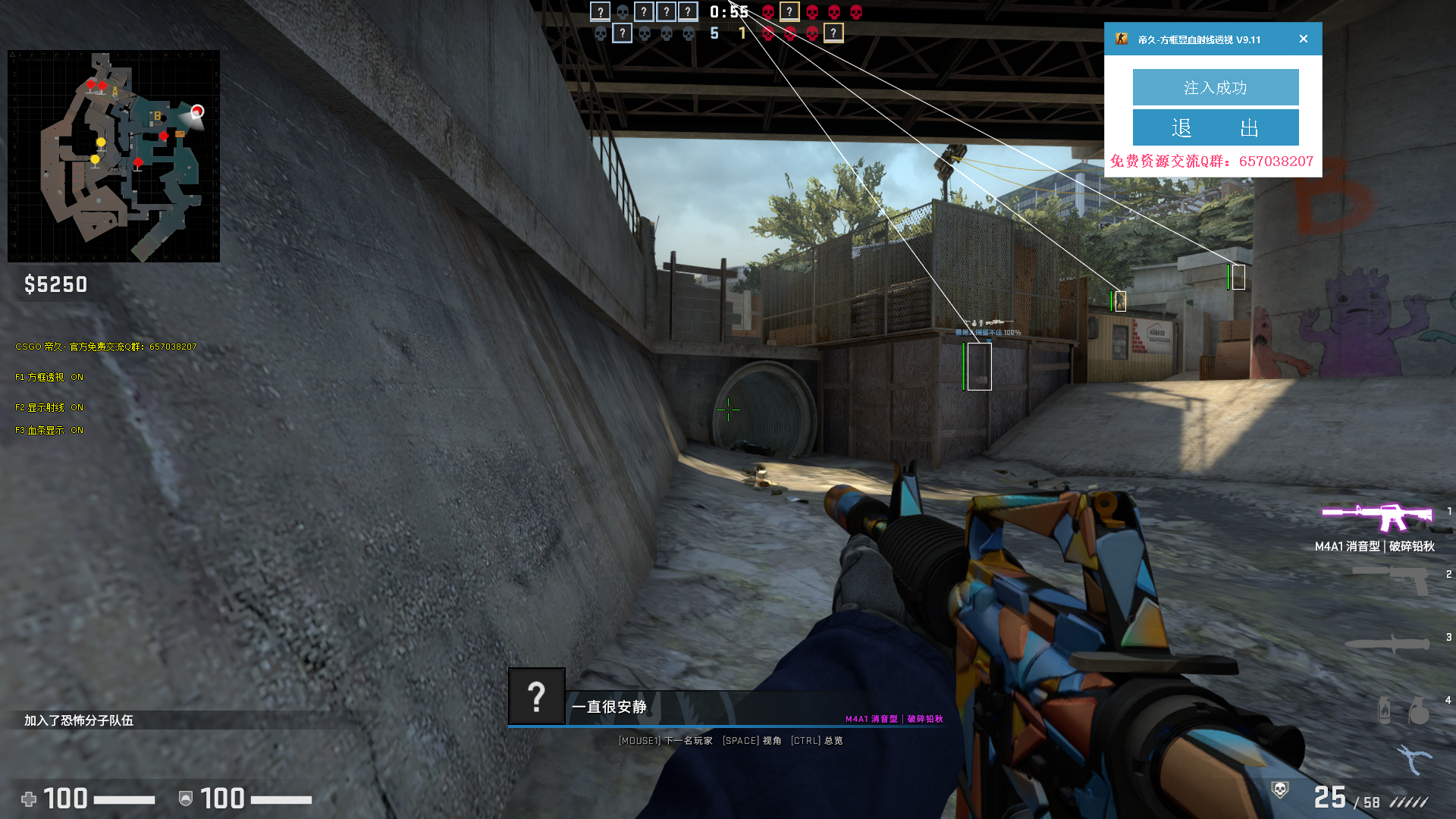Viewport: 1456px width, 819px height.
Task: Click the radar minimap
Action: [114, 156]
